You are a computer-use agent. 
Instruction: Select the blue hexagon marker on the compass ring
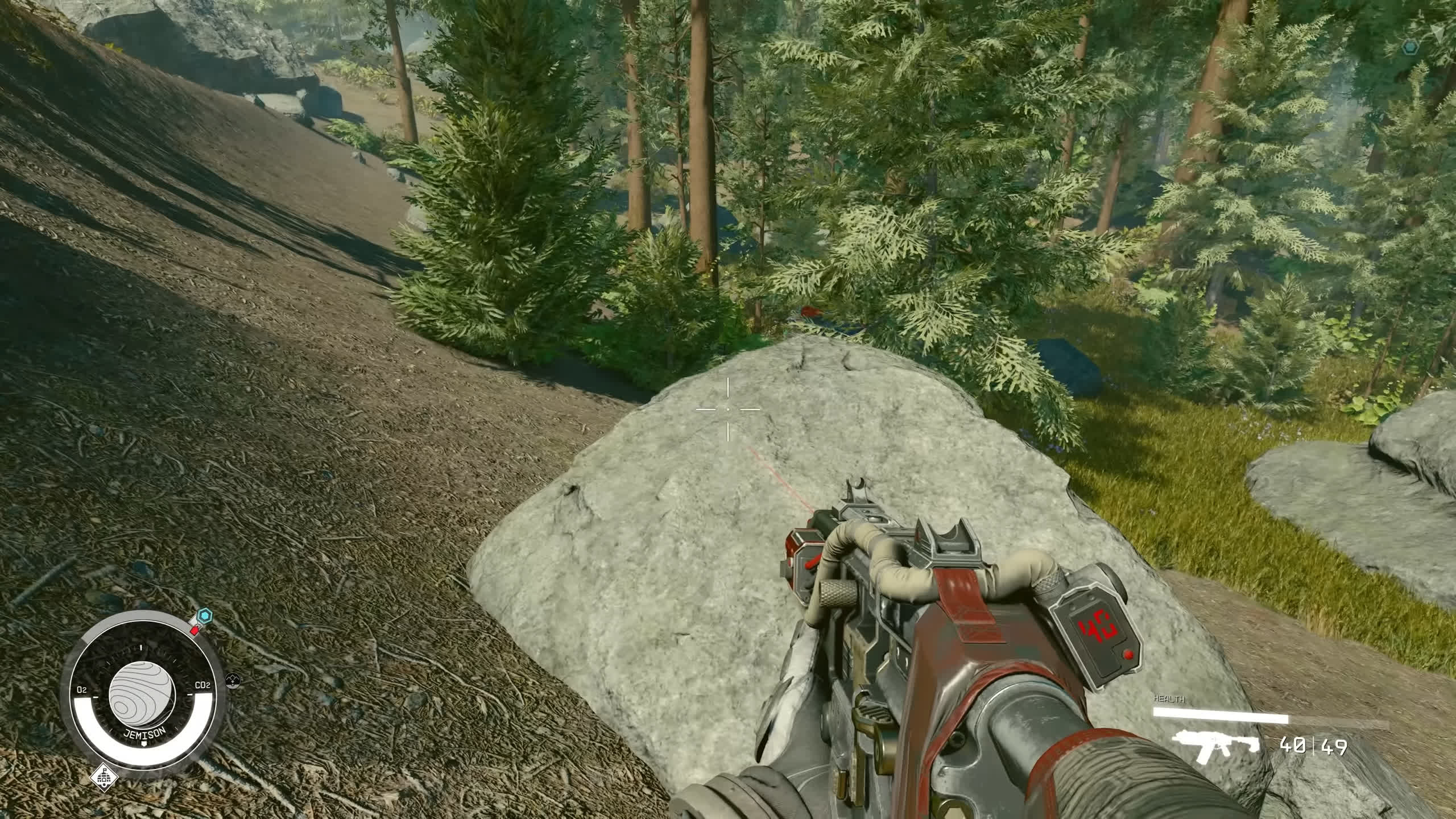click(204, 617)
